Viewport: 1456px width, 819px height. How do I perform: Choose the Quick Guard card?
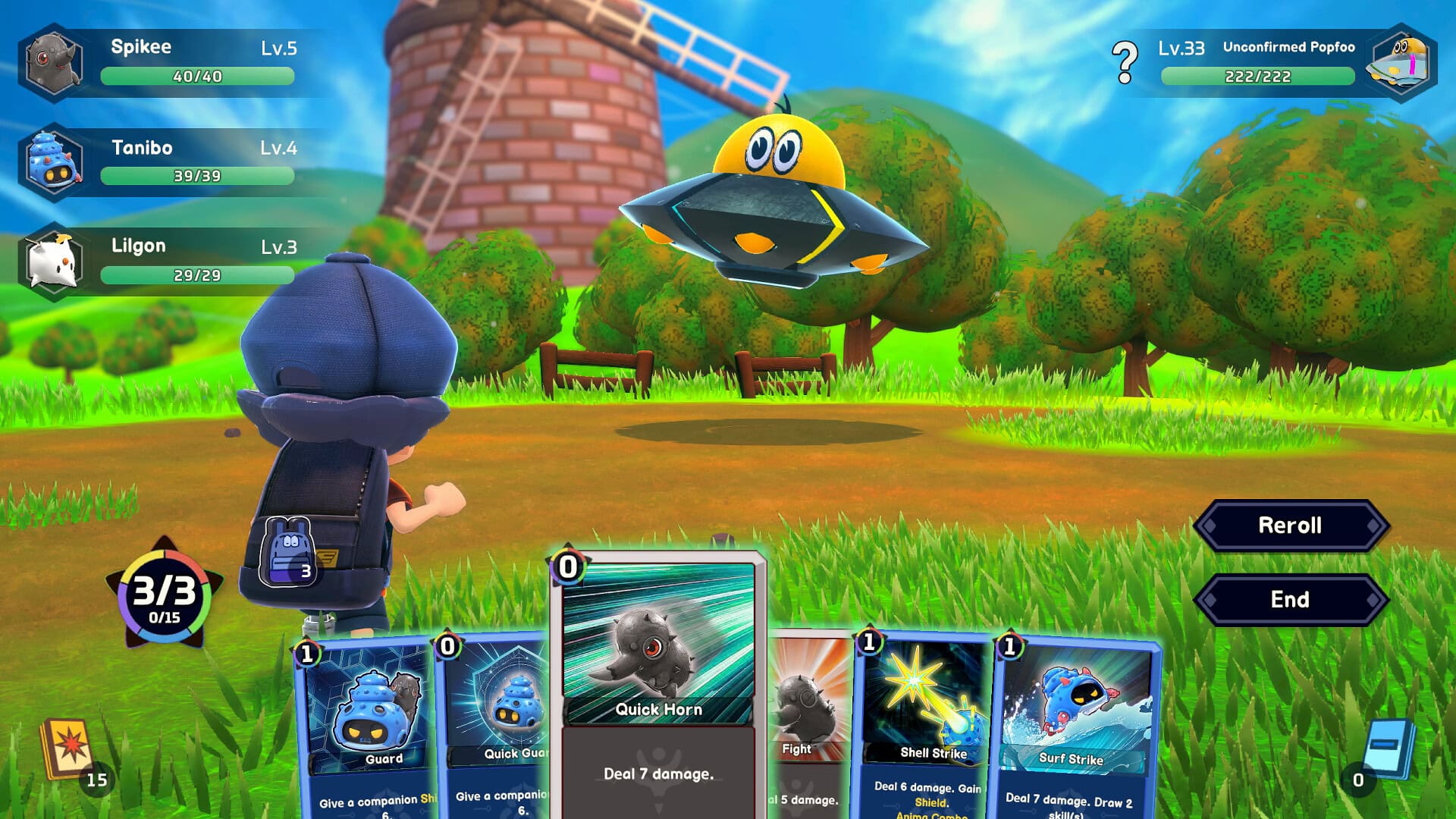click(x=497, y=728)
